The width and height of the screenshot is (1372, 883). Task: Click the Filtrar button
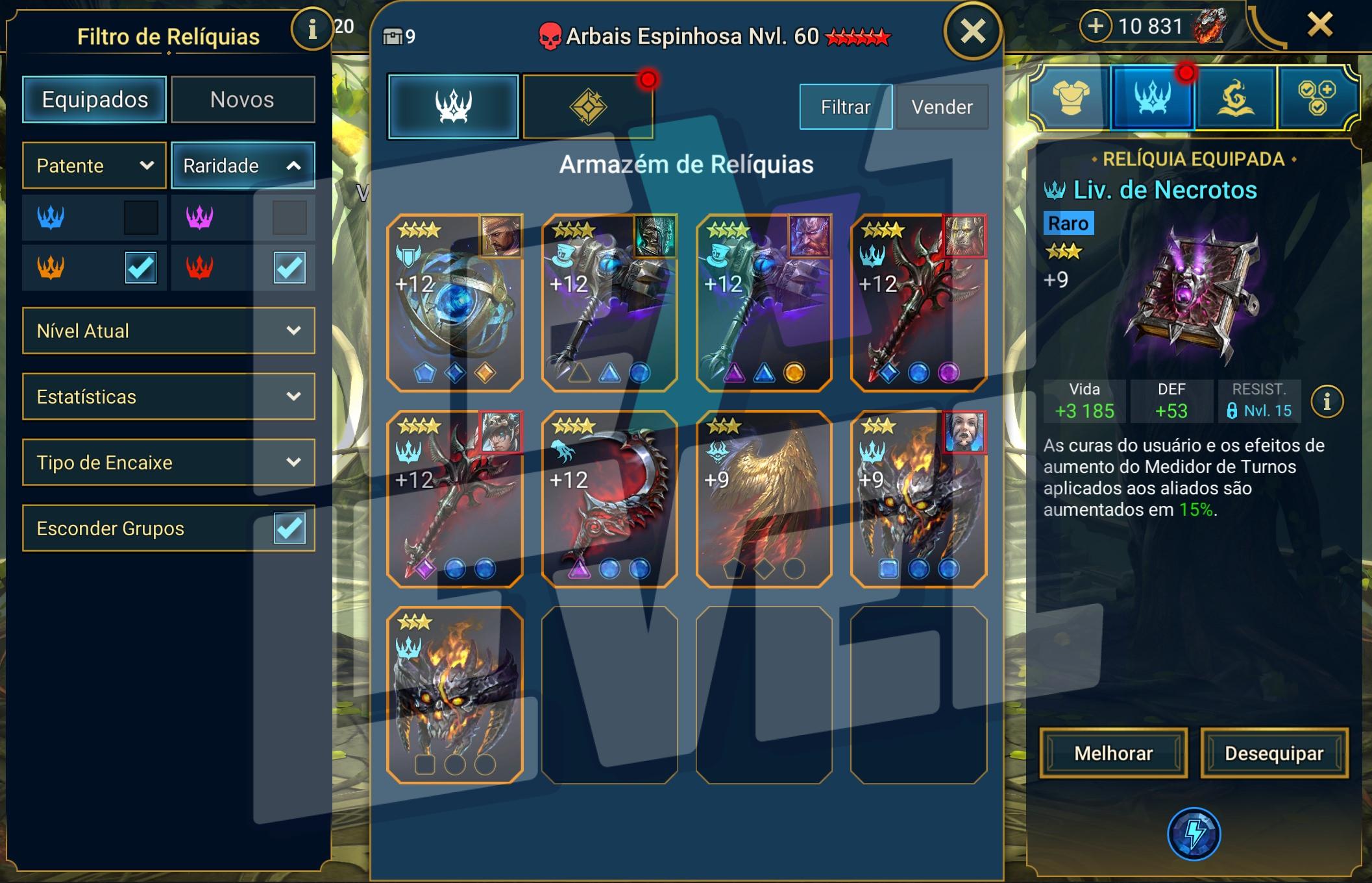(846, 107)
